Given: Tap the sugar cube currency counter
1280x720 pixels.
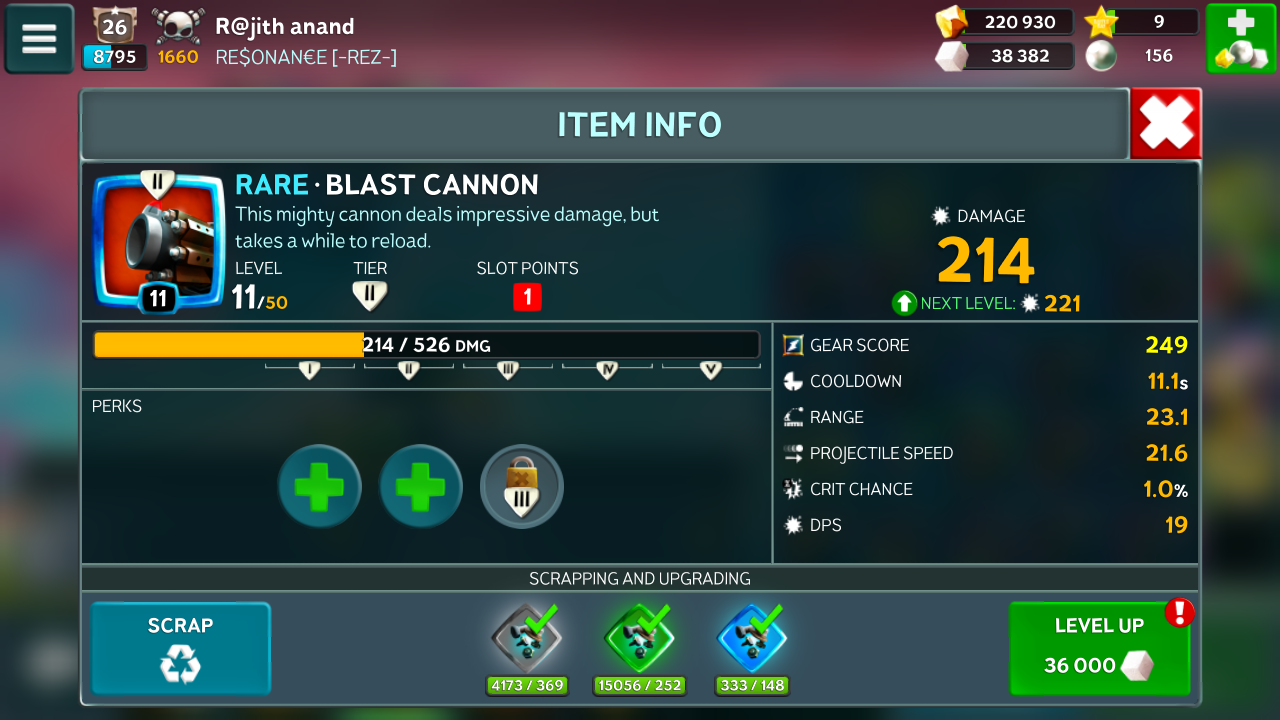Looking at the screenshot, I should tap(1004, 56).
